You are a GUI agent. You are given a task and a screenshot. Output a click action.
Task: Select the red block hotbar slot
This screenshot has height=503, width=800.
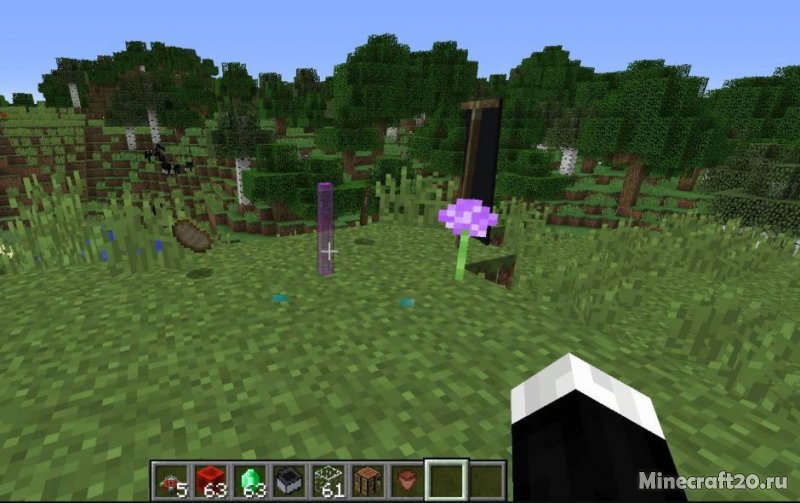(x=210, y=479)
